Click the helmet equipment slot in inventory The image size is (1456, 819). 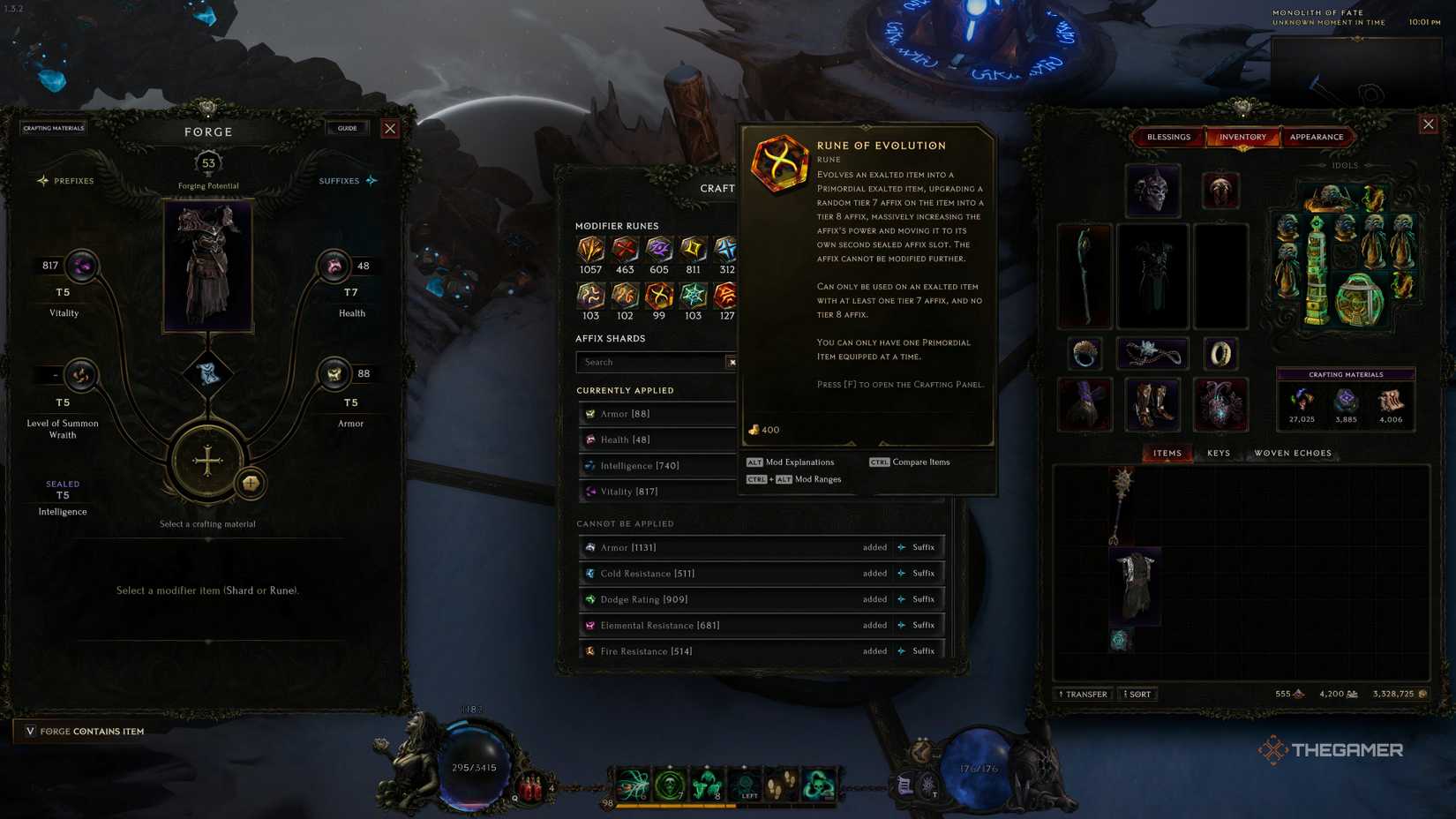click(x=1152, y=191)
